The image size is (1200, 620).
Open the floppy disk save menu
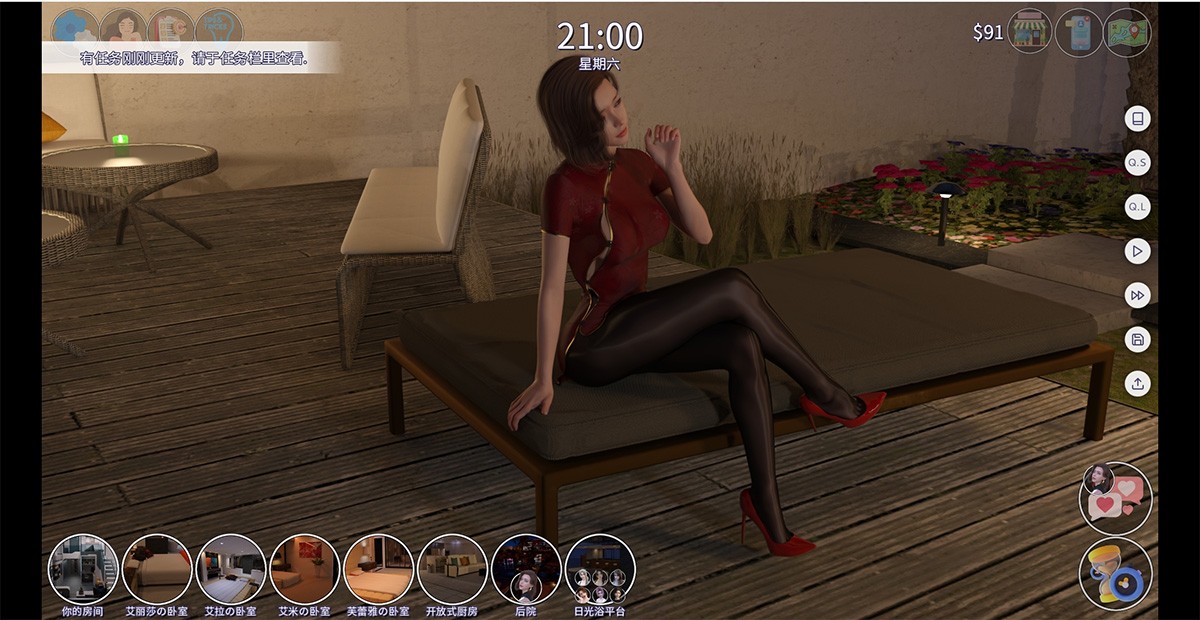[x=1137, y=339]
